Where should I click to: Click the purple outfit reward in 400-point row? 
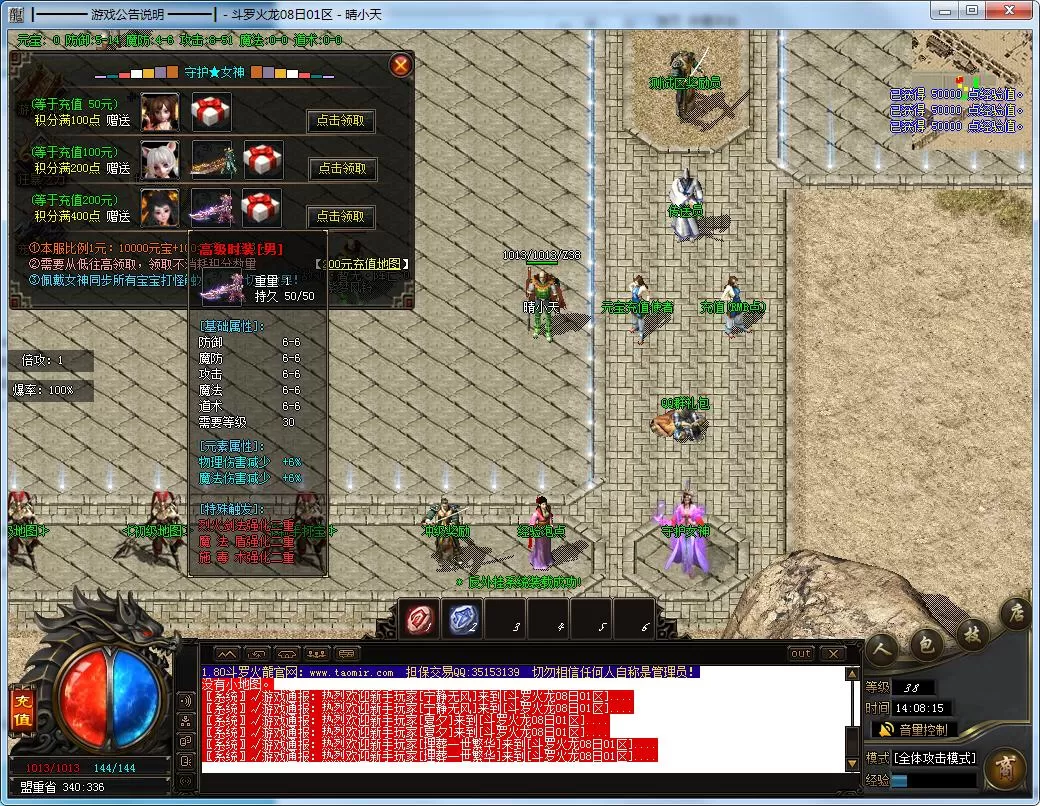click(x=211, y=207)
